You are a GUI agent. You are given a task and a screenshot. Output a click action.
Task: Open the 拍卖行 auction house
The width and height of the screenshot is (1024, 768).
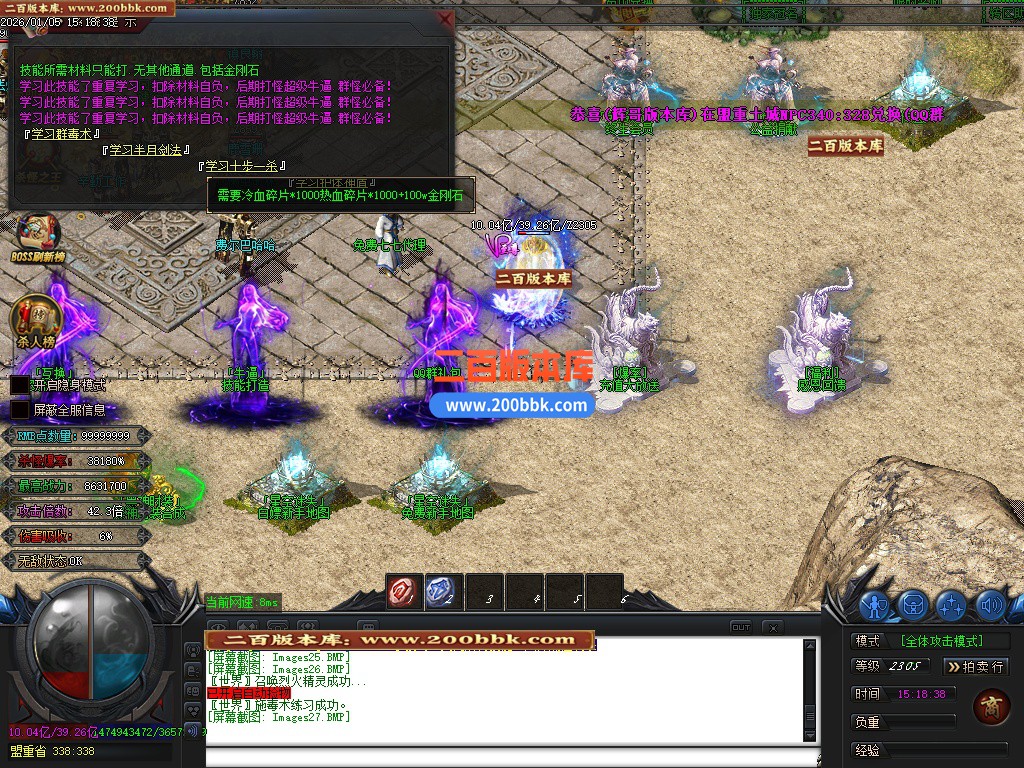pos(975,666)
